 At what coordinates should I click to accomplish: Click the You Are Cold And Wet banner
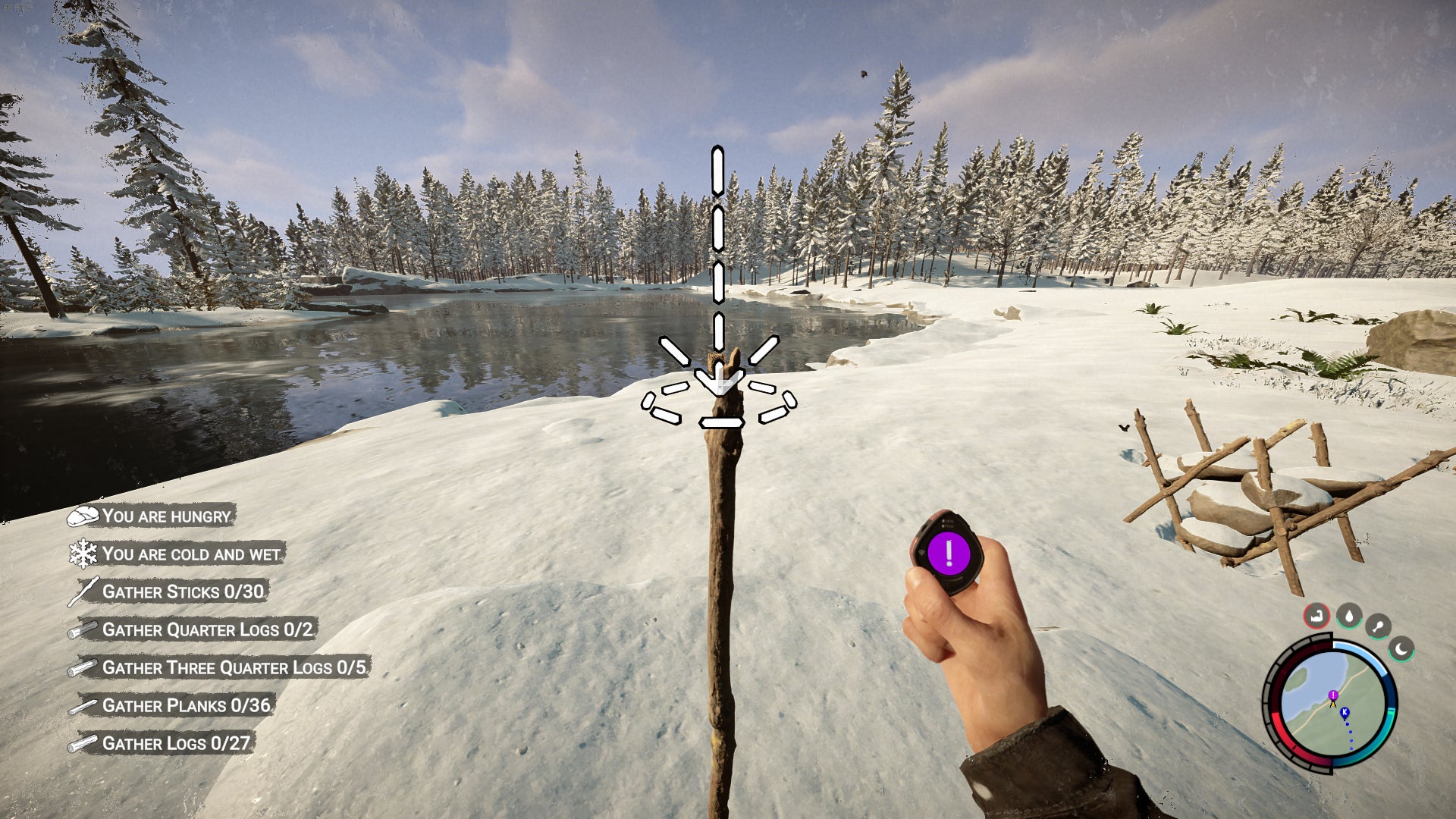click(190, 554)
